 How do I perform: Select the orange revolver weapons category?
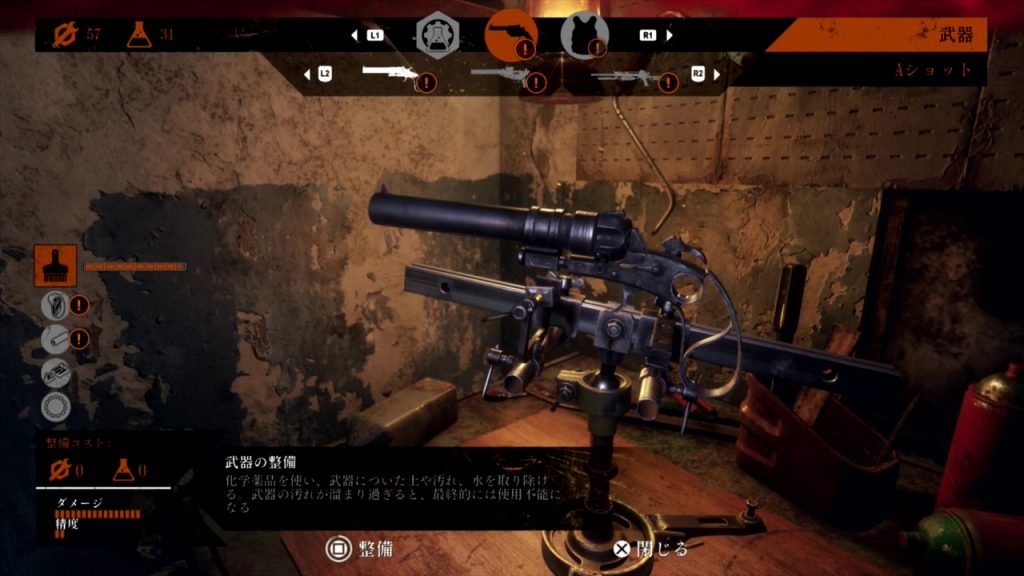pos(510,34)
